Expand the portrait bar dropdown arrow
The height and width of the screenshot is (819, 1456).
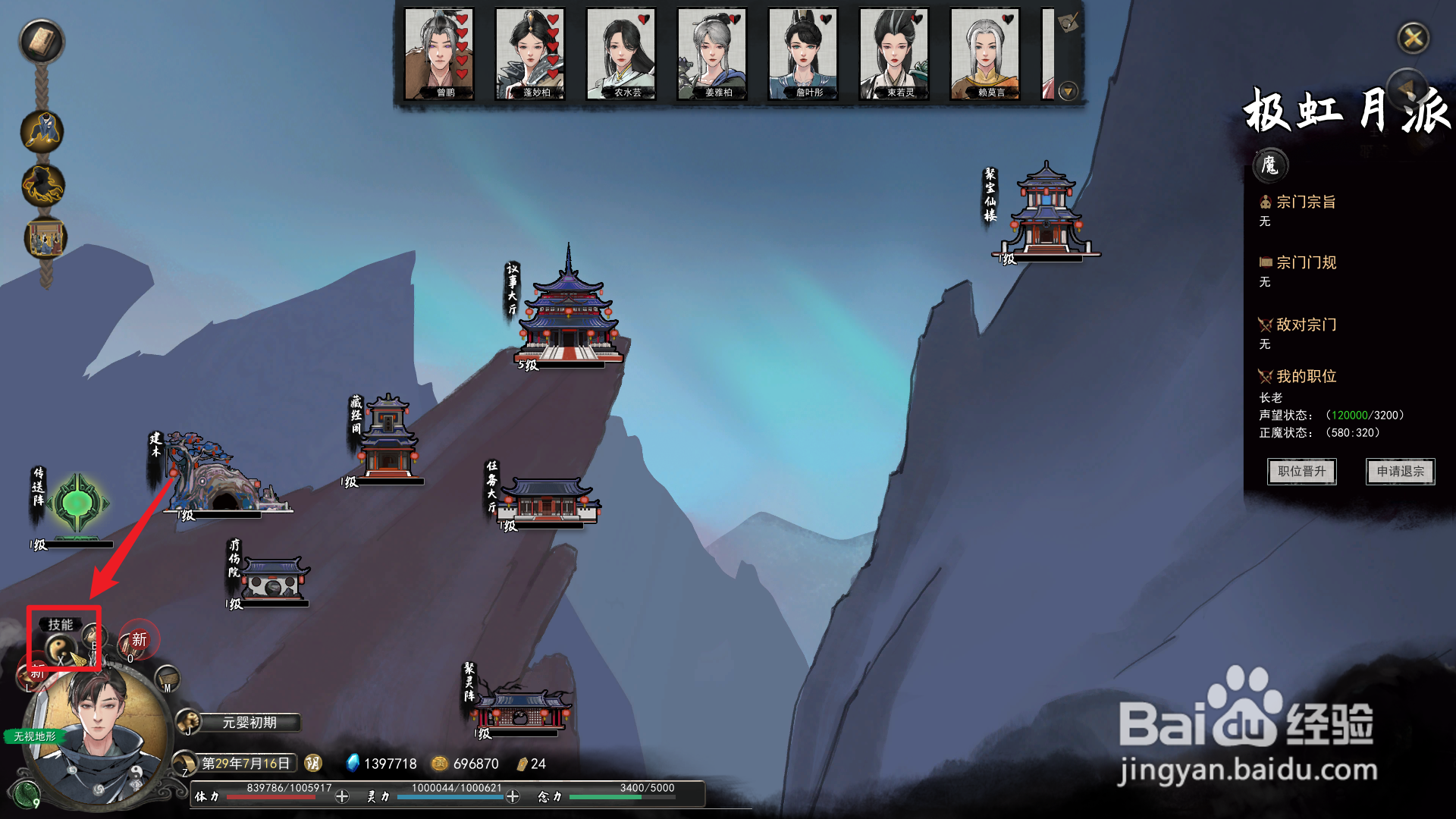[1068, 92]
